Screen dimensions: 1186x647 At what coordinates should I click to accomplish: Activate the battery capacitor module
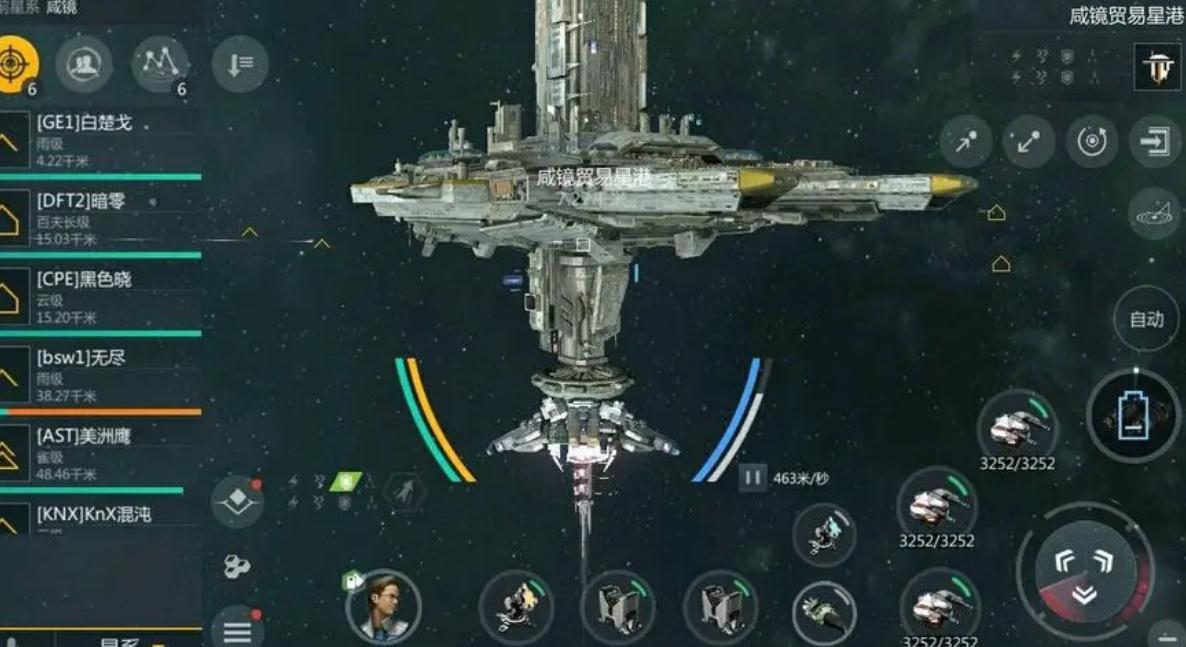(x=1133, y=416)
